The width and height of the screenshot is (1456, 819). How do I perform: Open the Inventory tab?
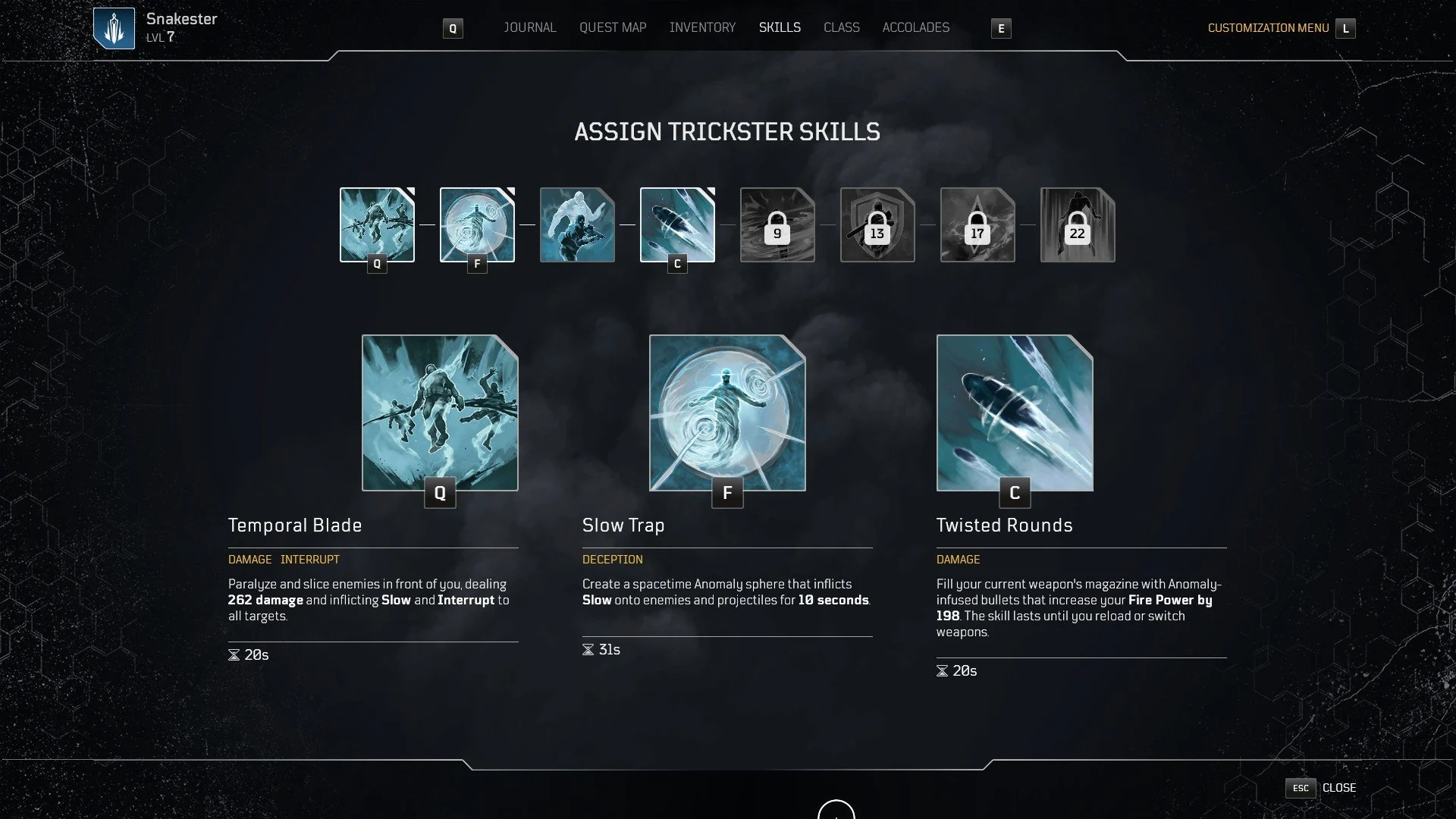[702, 27]
